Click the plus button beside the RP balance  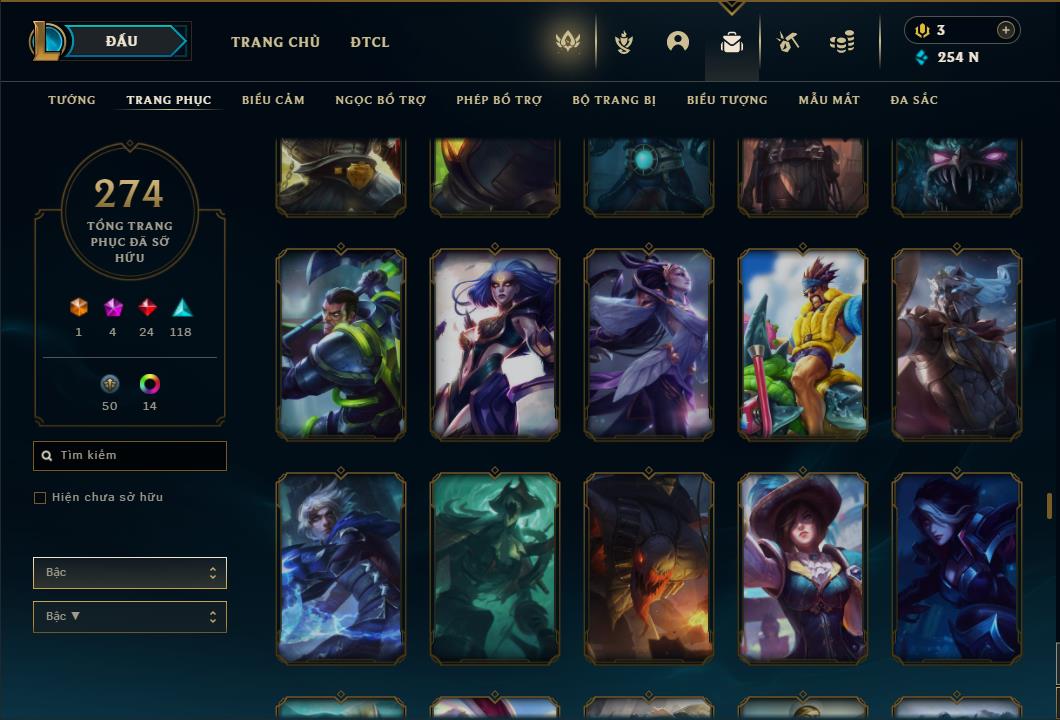click(x=1006, y=30)
